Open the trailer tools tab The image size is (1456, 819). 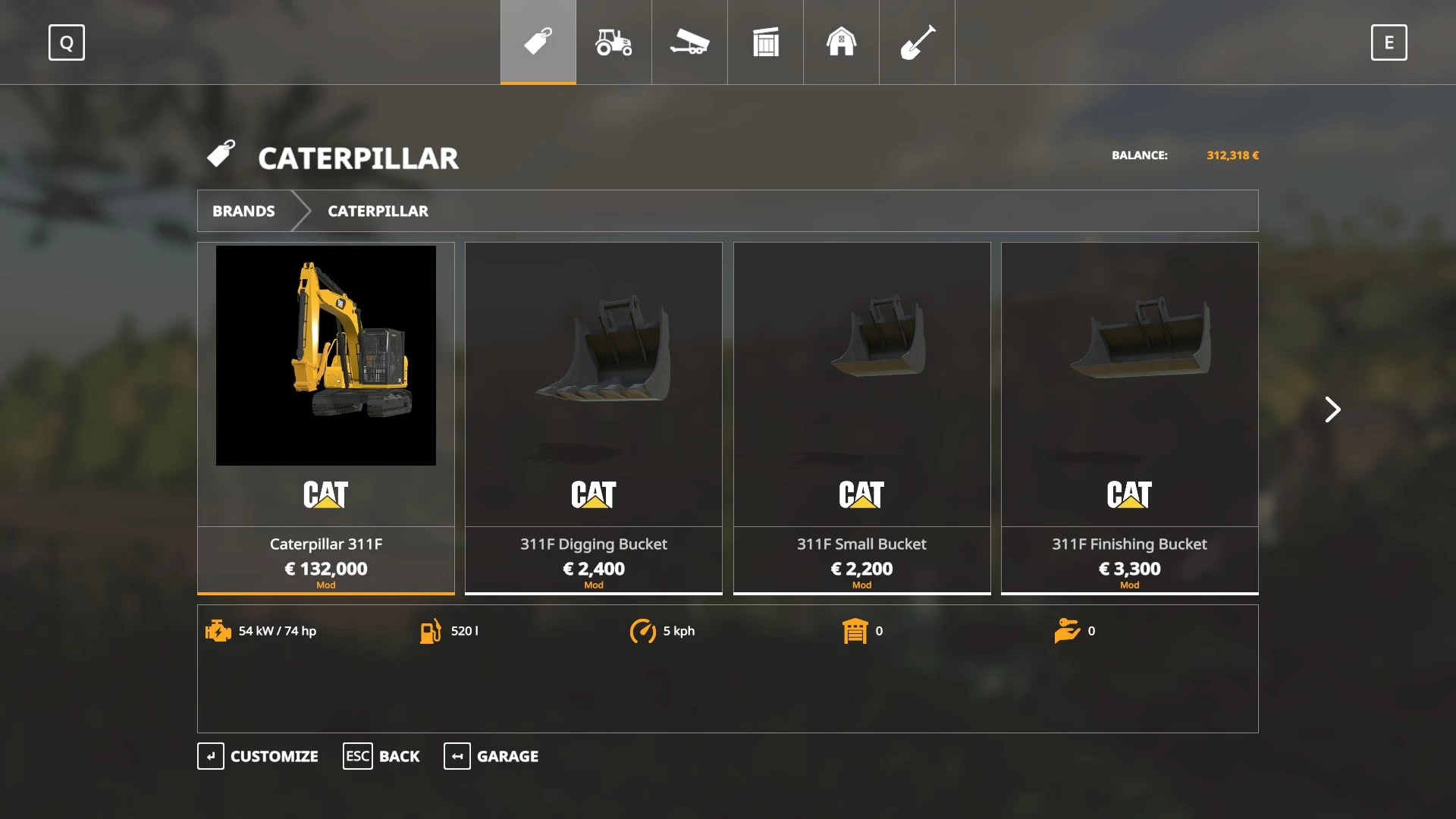[689, 42]
